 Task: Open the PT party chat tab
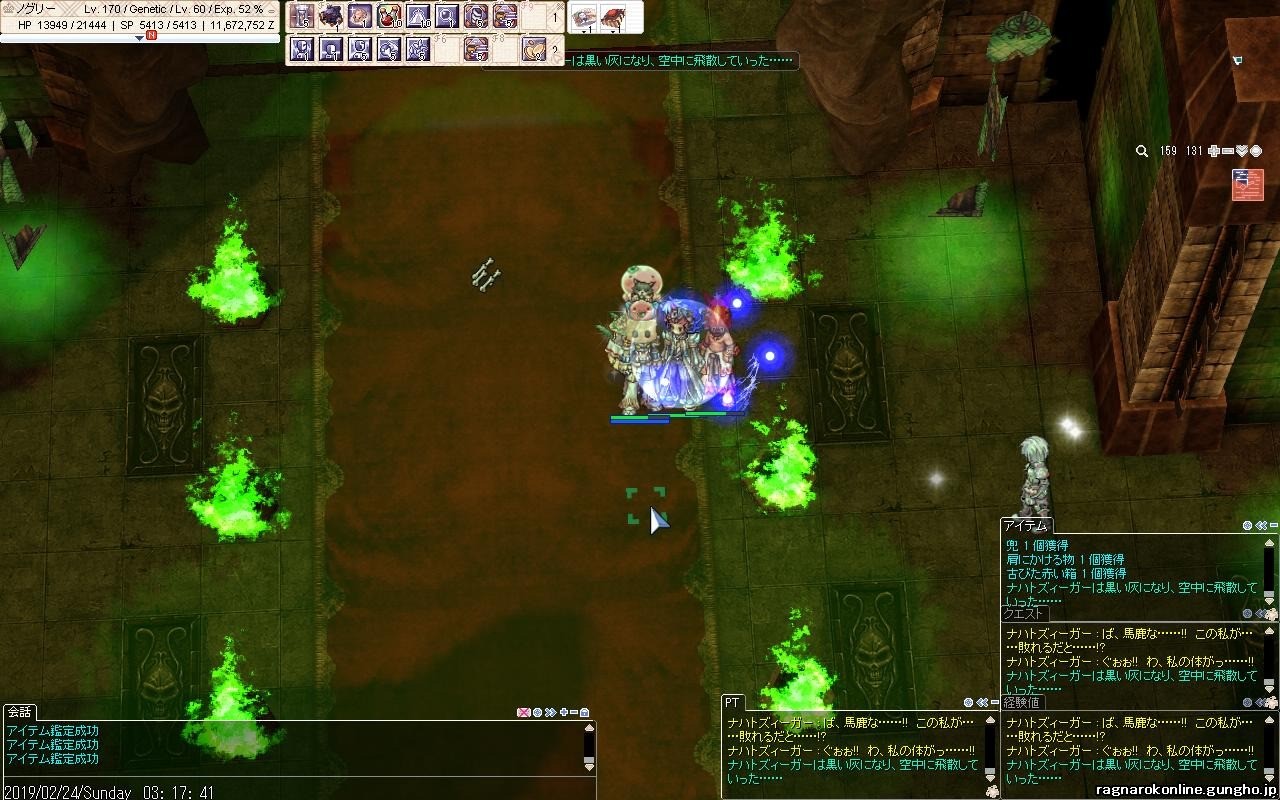click(x=733, y=702)
